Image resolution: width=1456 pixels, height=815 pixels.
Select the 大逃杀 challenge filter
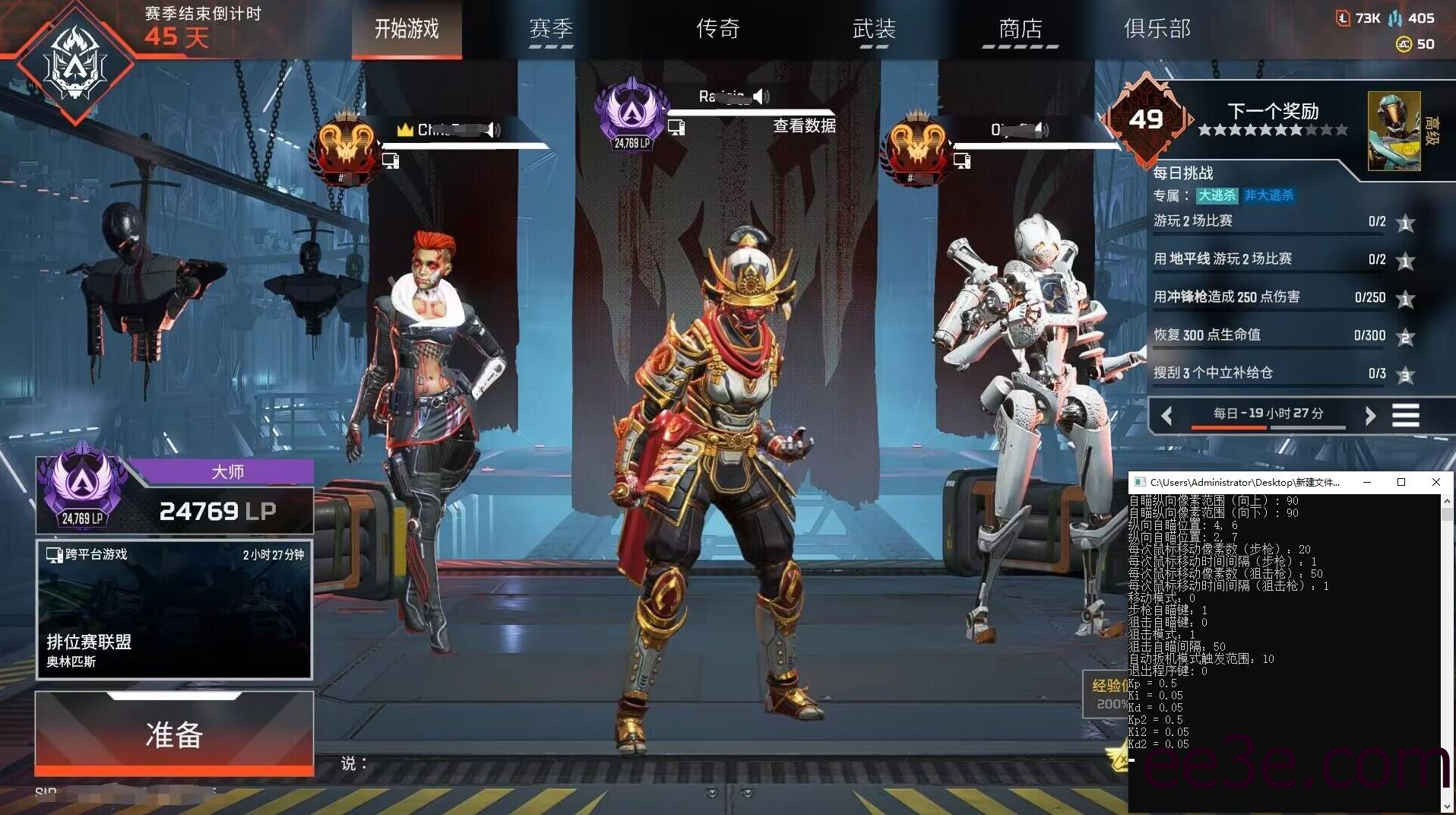pos(1217,195)
